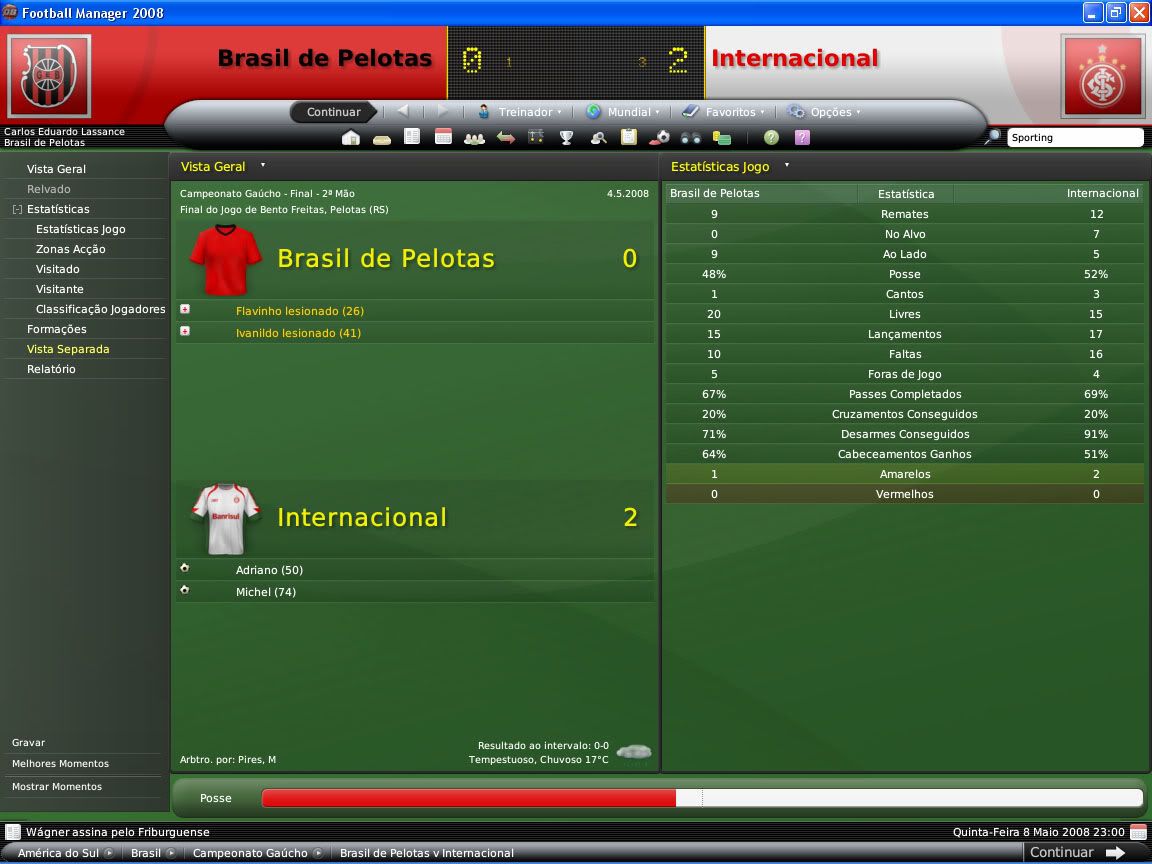Show the Classificação Jogadores page
Viewport: 1152px width, 864px height.
tap(100, 309)
